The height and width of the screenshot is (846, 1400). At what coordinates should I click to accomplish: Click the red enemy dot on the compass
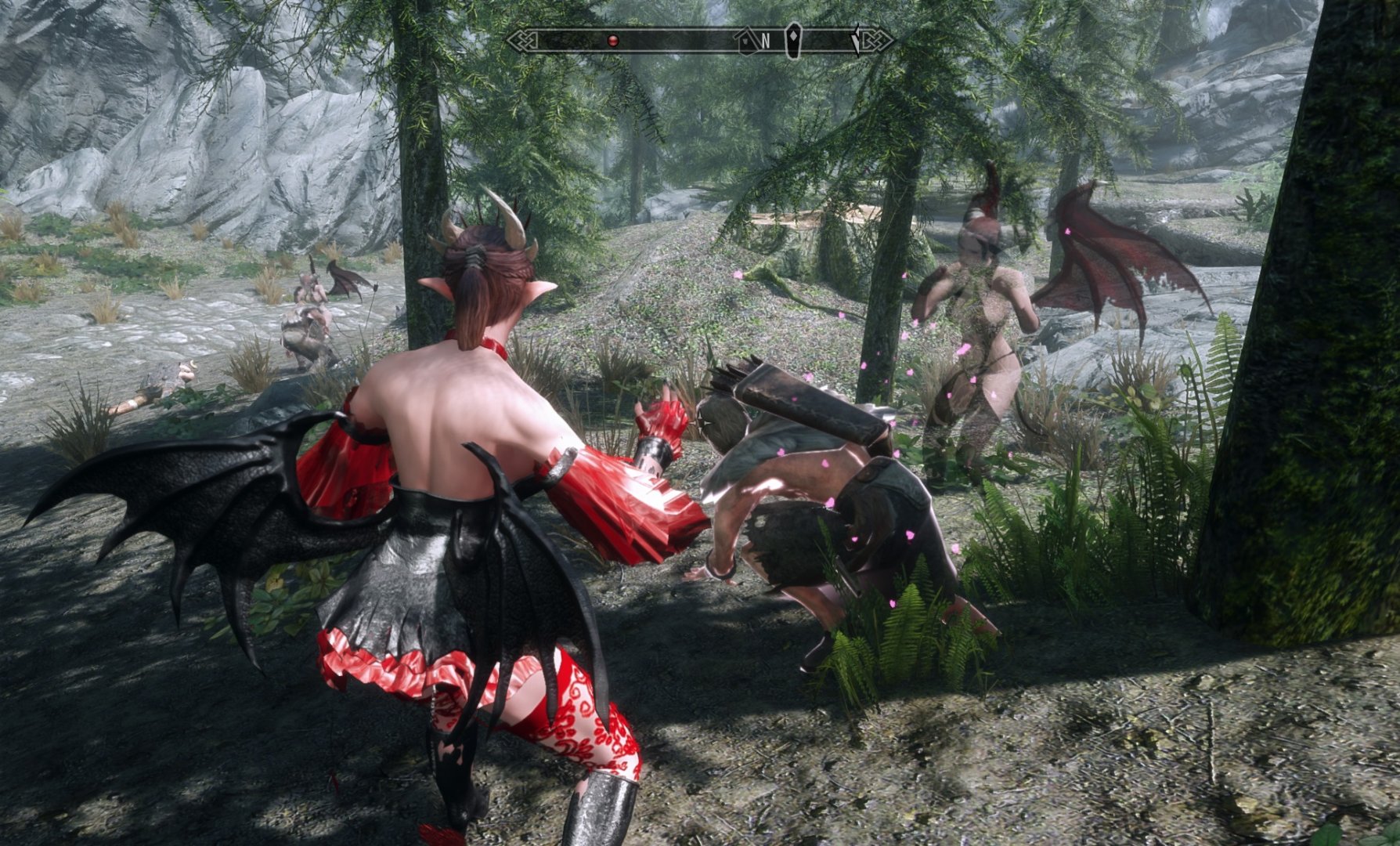tap(613, 39)
